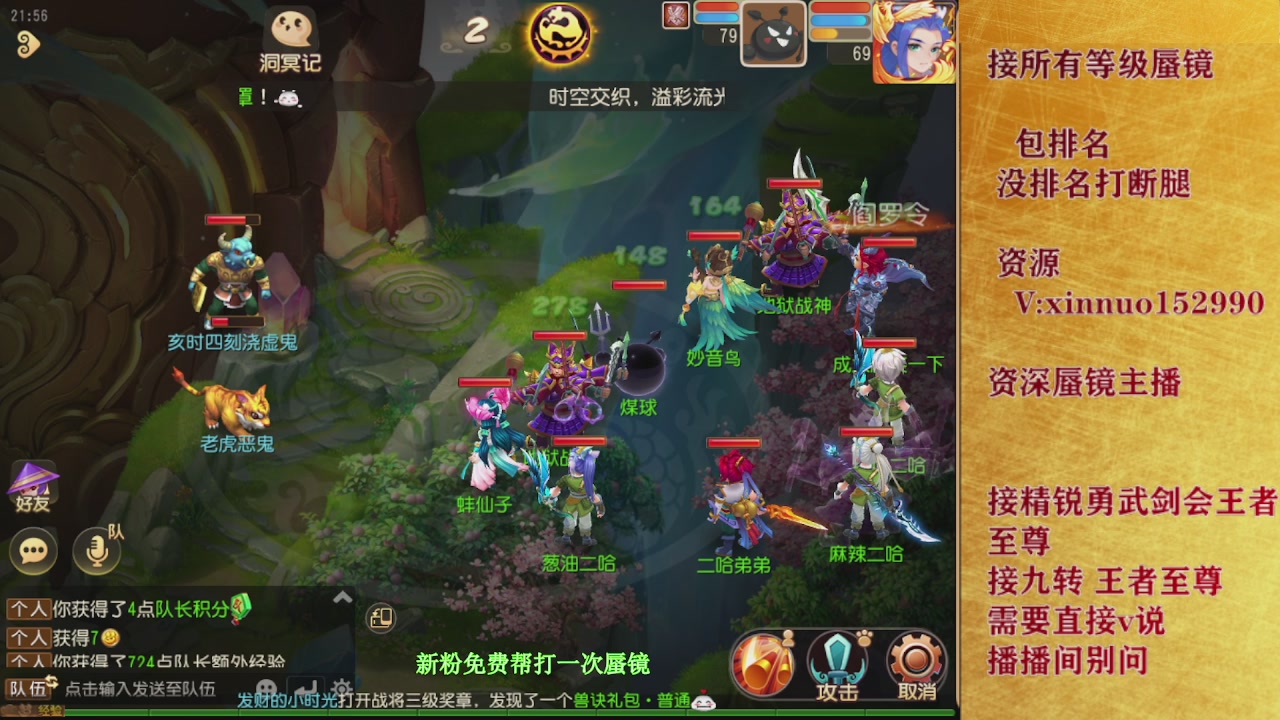1280x720 pixels.
Task: Open chat settings via the gear icon
Action: [342, 687]
